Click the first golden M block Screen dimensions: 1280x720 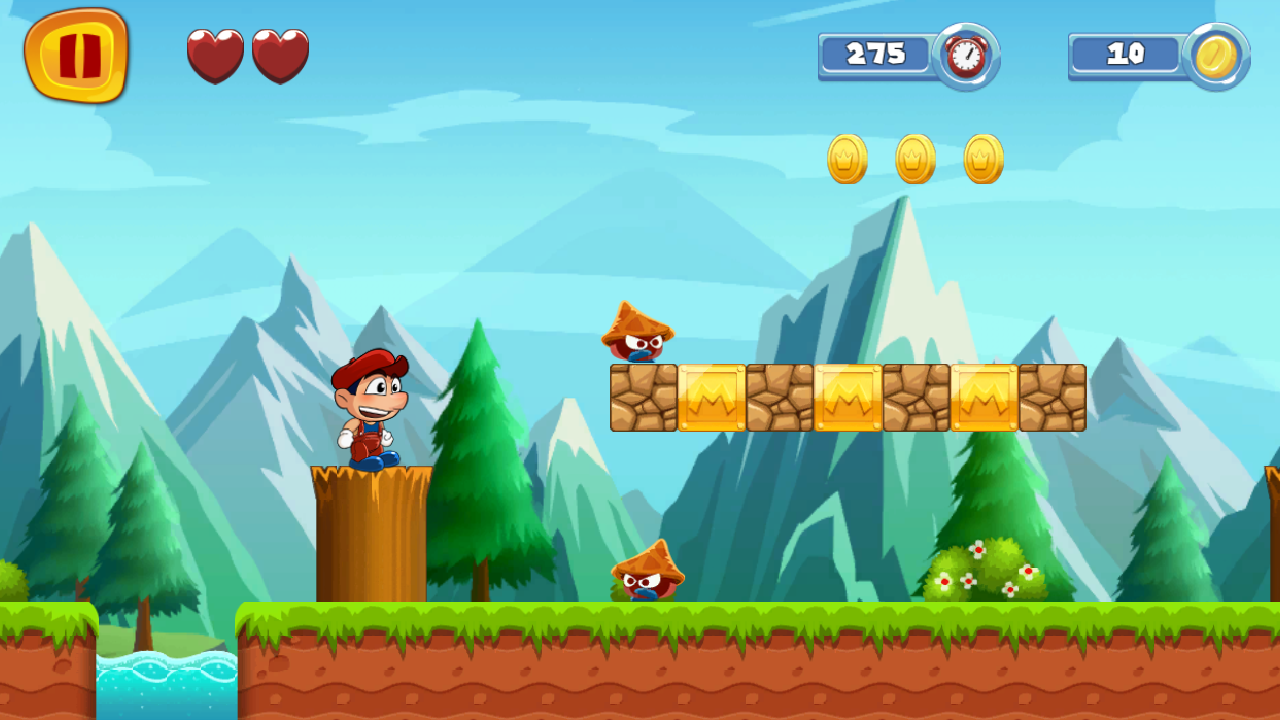click(x=710, y=397)
